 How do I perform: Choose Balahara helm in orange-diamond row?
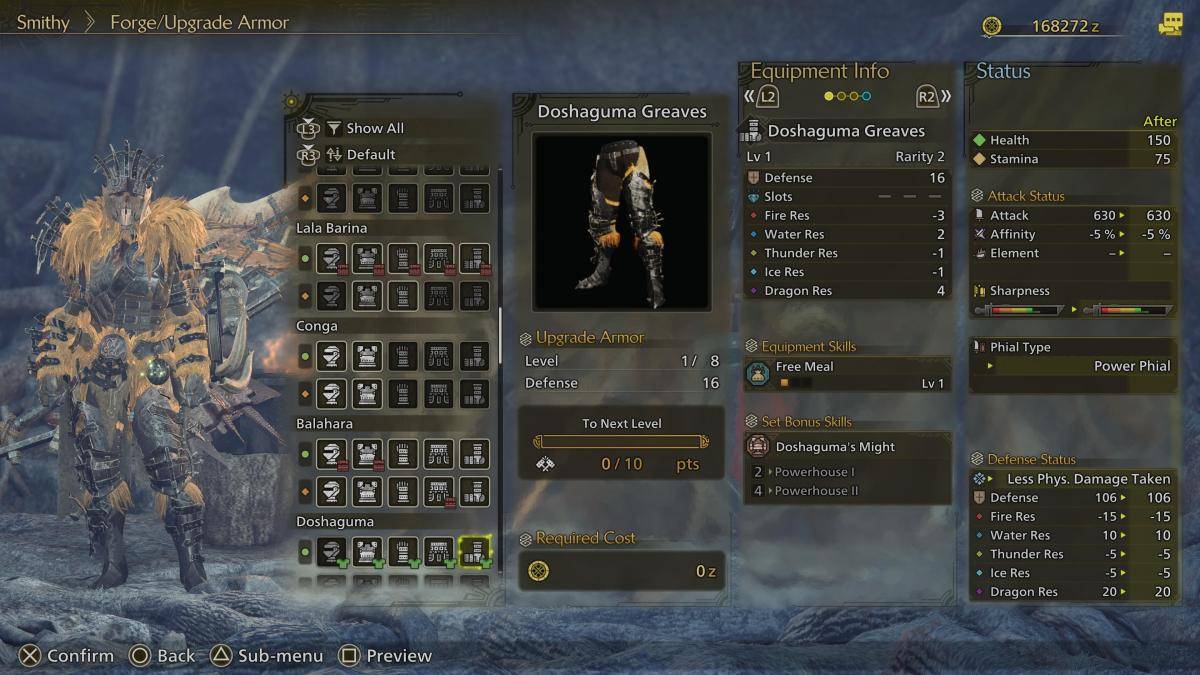pos(332,491)
